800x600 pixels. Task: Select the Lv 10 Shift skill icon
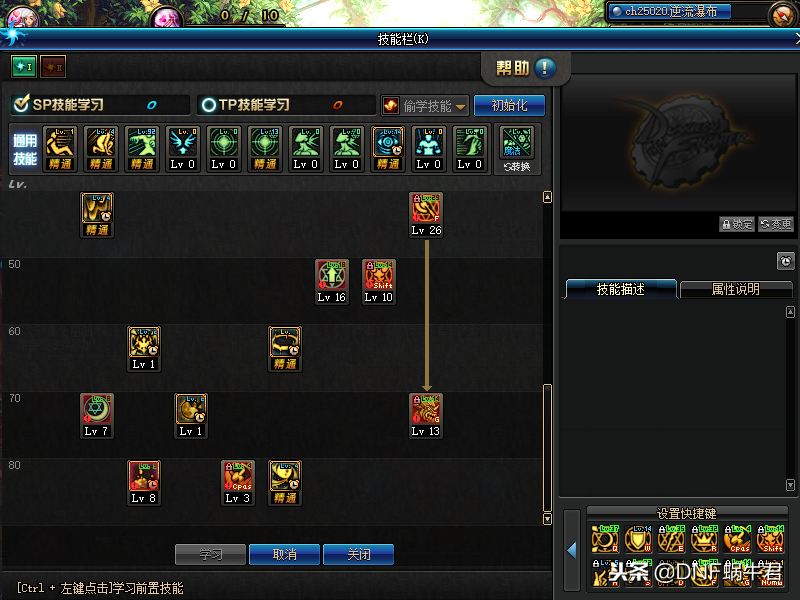[x=378, y=275]
